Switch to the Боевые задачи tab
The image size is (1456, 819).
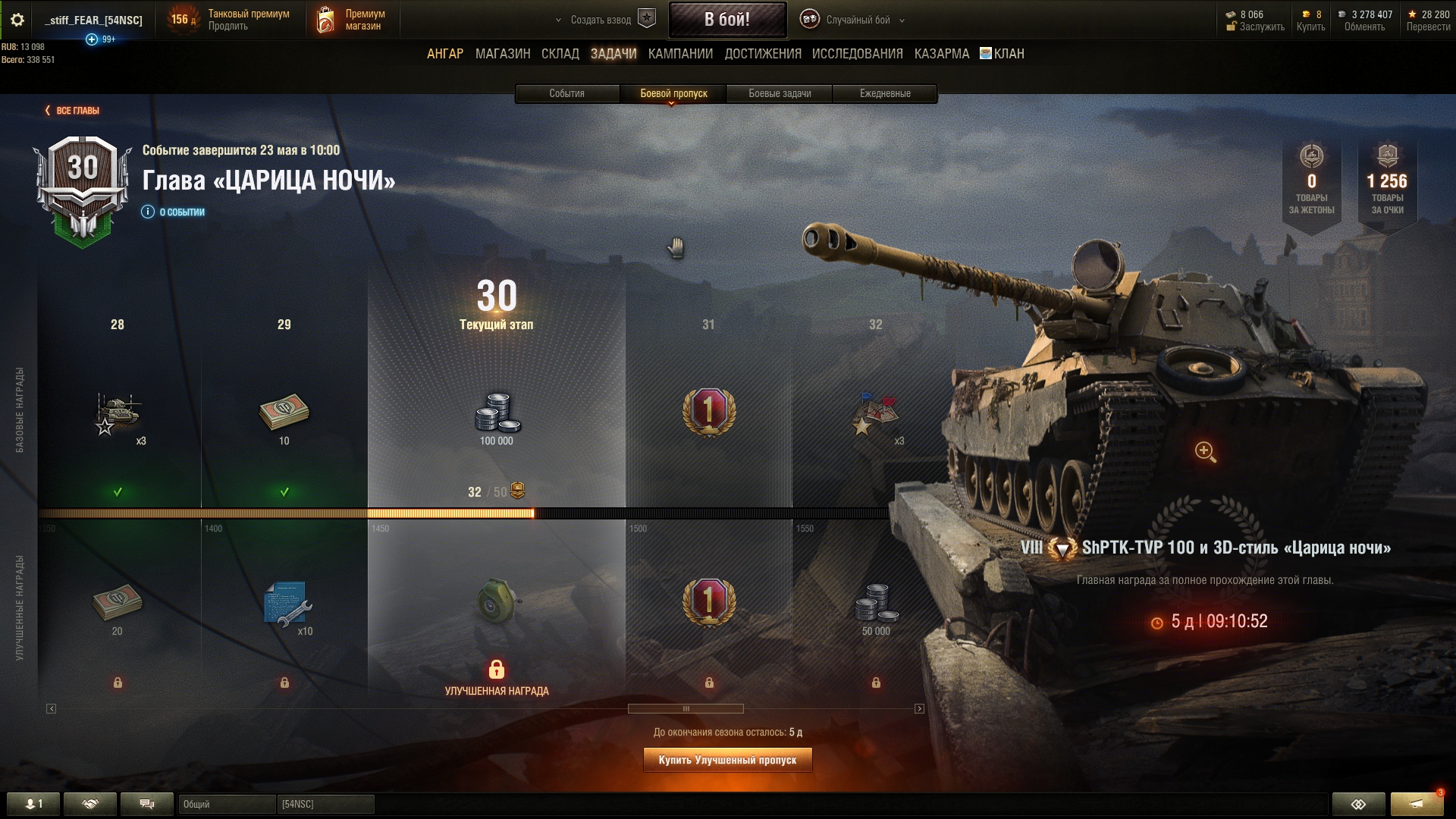(780, 93)
